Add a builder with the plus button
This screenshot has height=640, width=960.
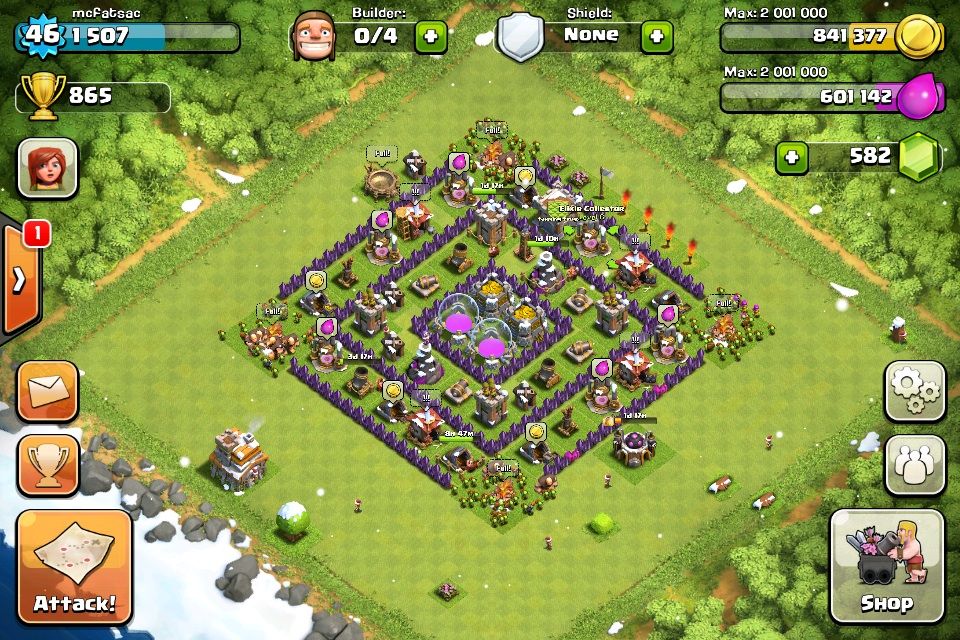431,37
